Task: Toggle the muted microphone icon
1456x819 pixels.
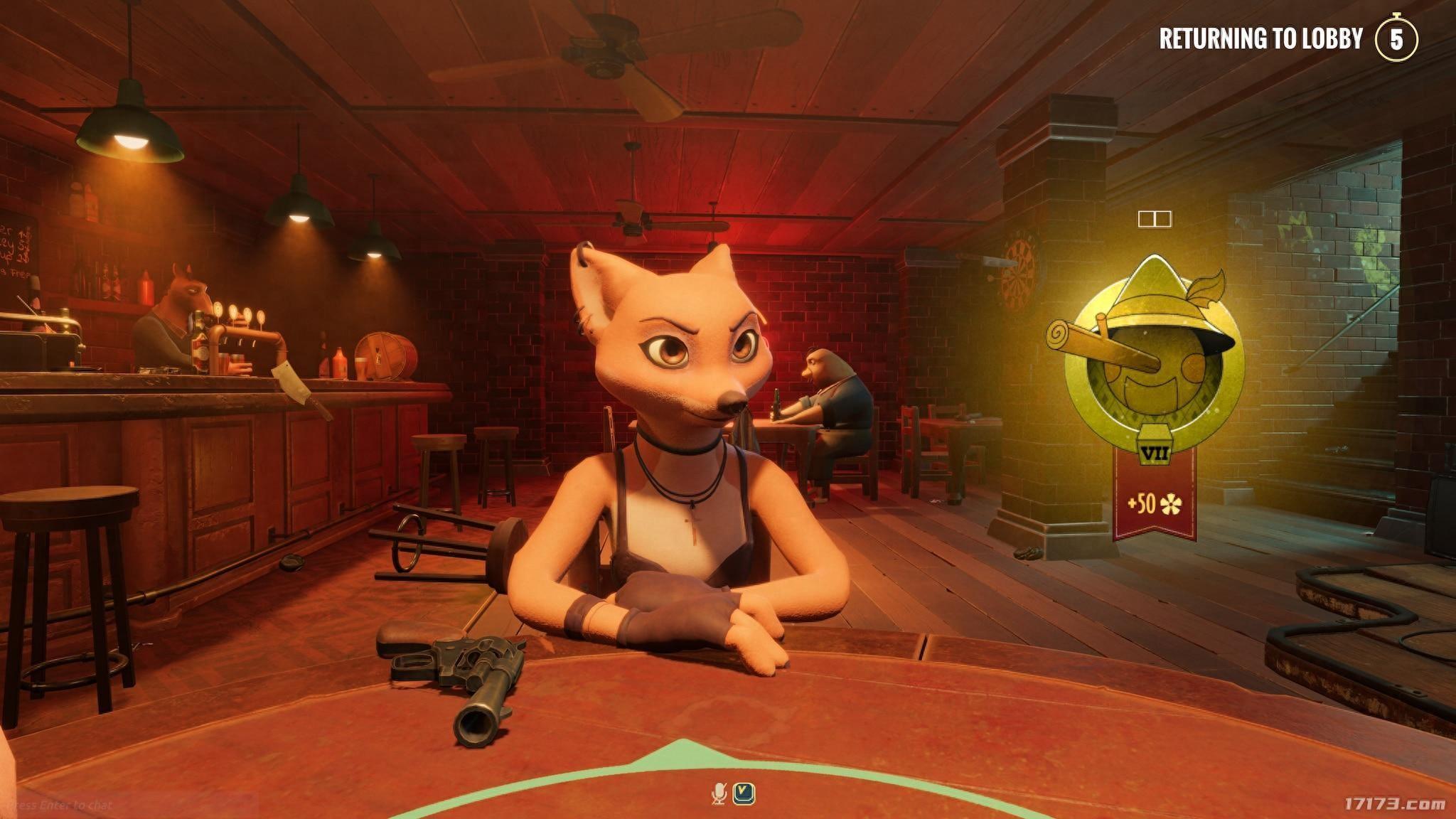Action: click(x=719, y=793)
